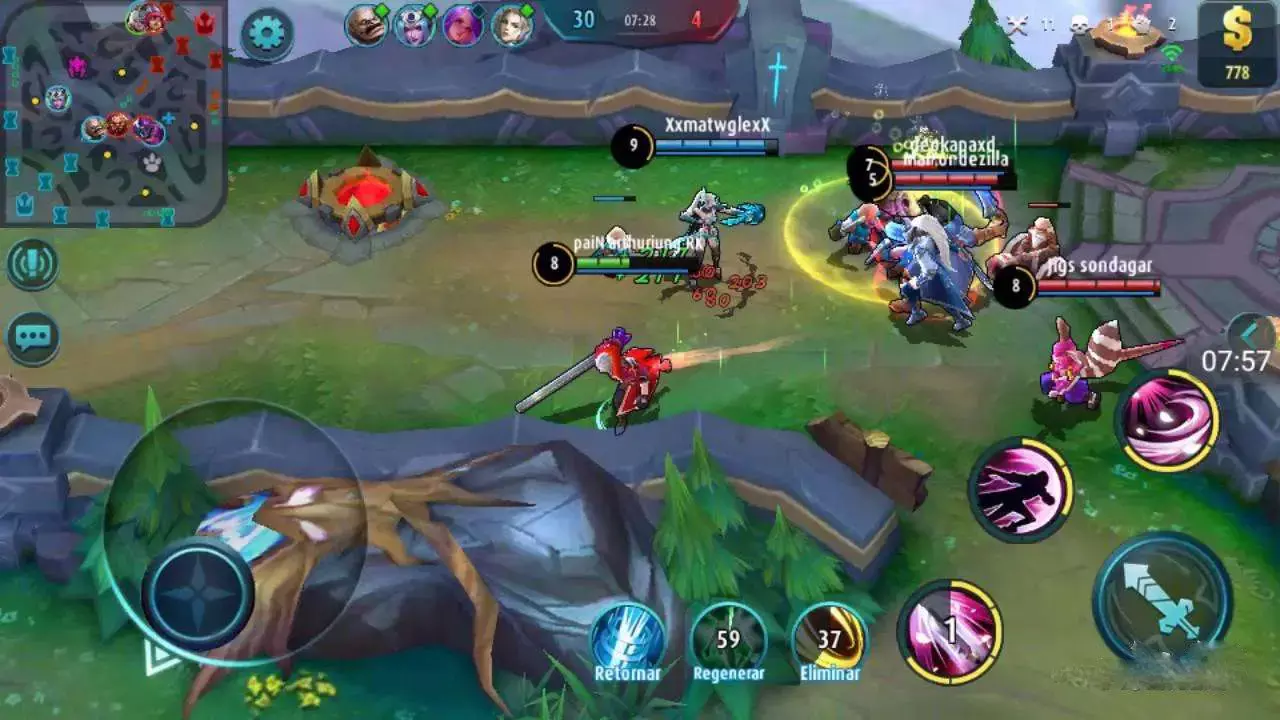The image size is (1280, 720).
Task: Expand the side panel arrow above 07:57
Action: [1252, 333]
